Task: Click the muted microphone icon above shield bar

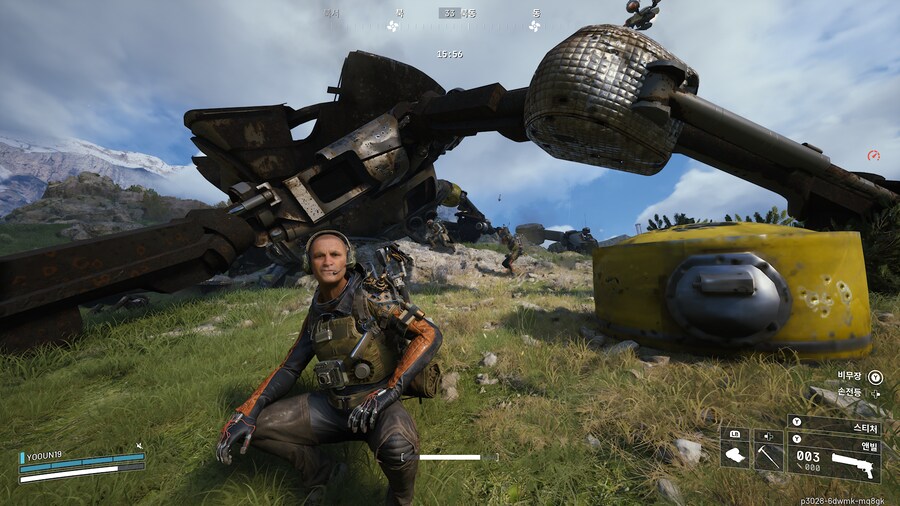Action: [139, 446]
